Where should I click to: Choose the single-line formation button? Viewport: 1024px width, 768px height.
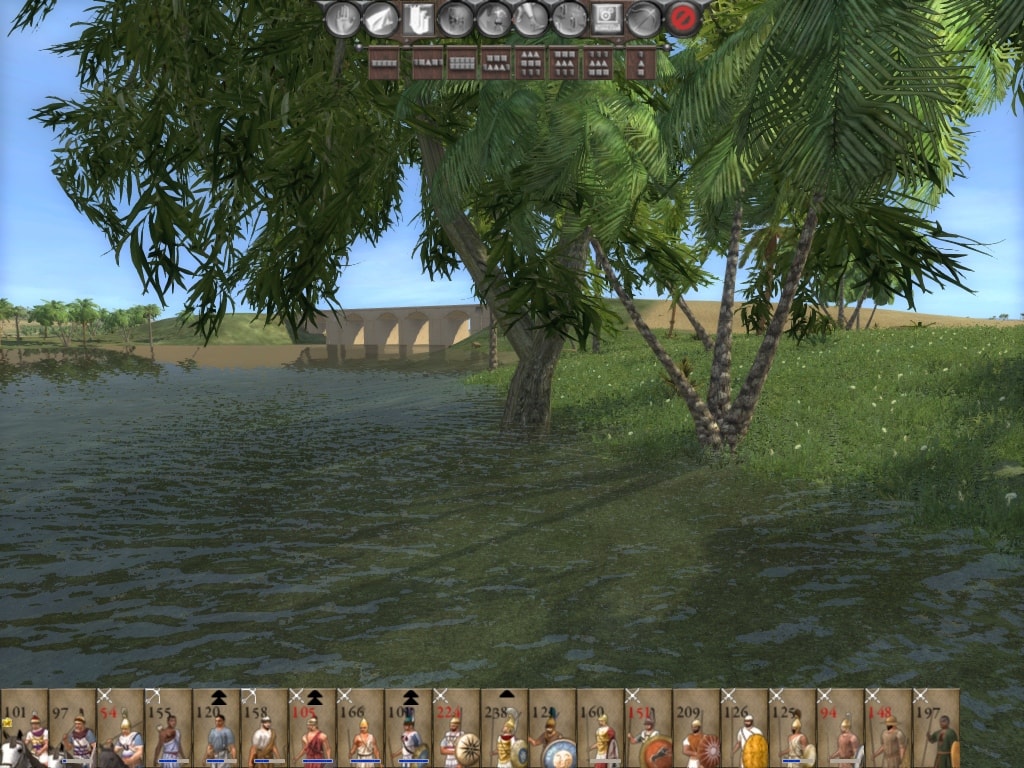pos(383,63)
